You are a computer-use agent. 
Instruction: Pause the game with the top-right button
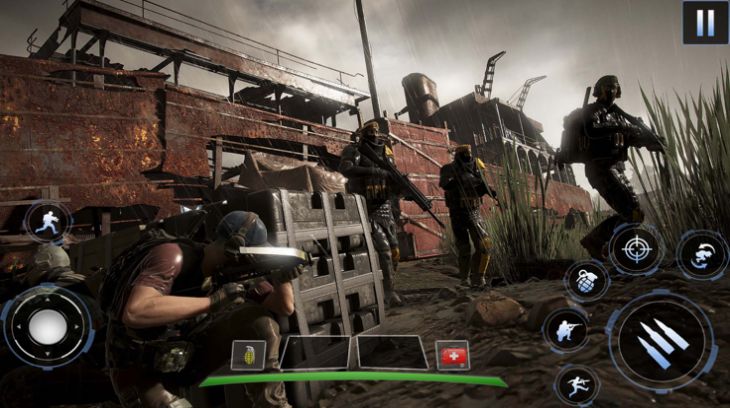(705, 22)
